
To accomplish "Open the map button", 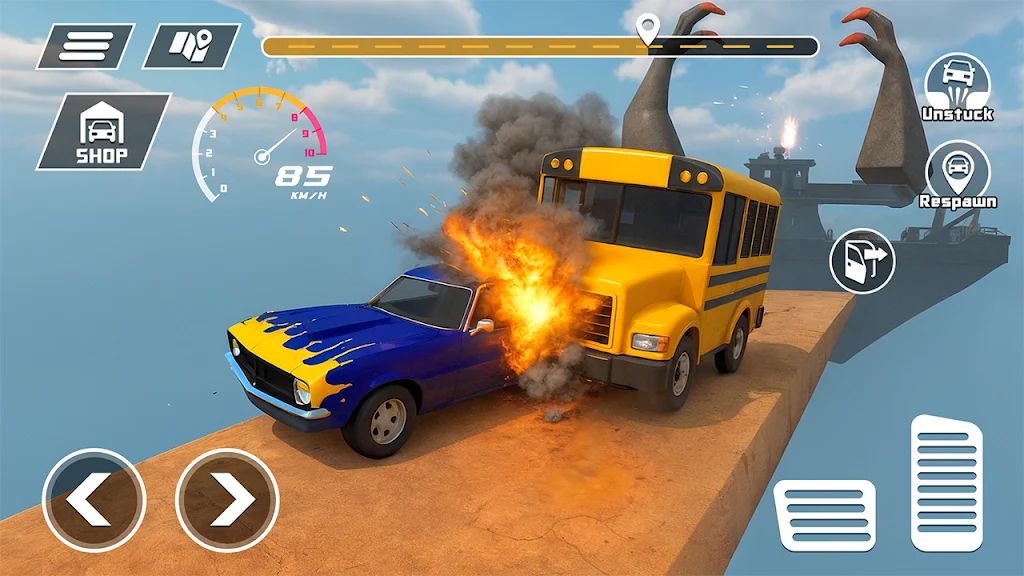I will pos(190,46).
